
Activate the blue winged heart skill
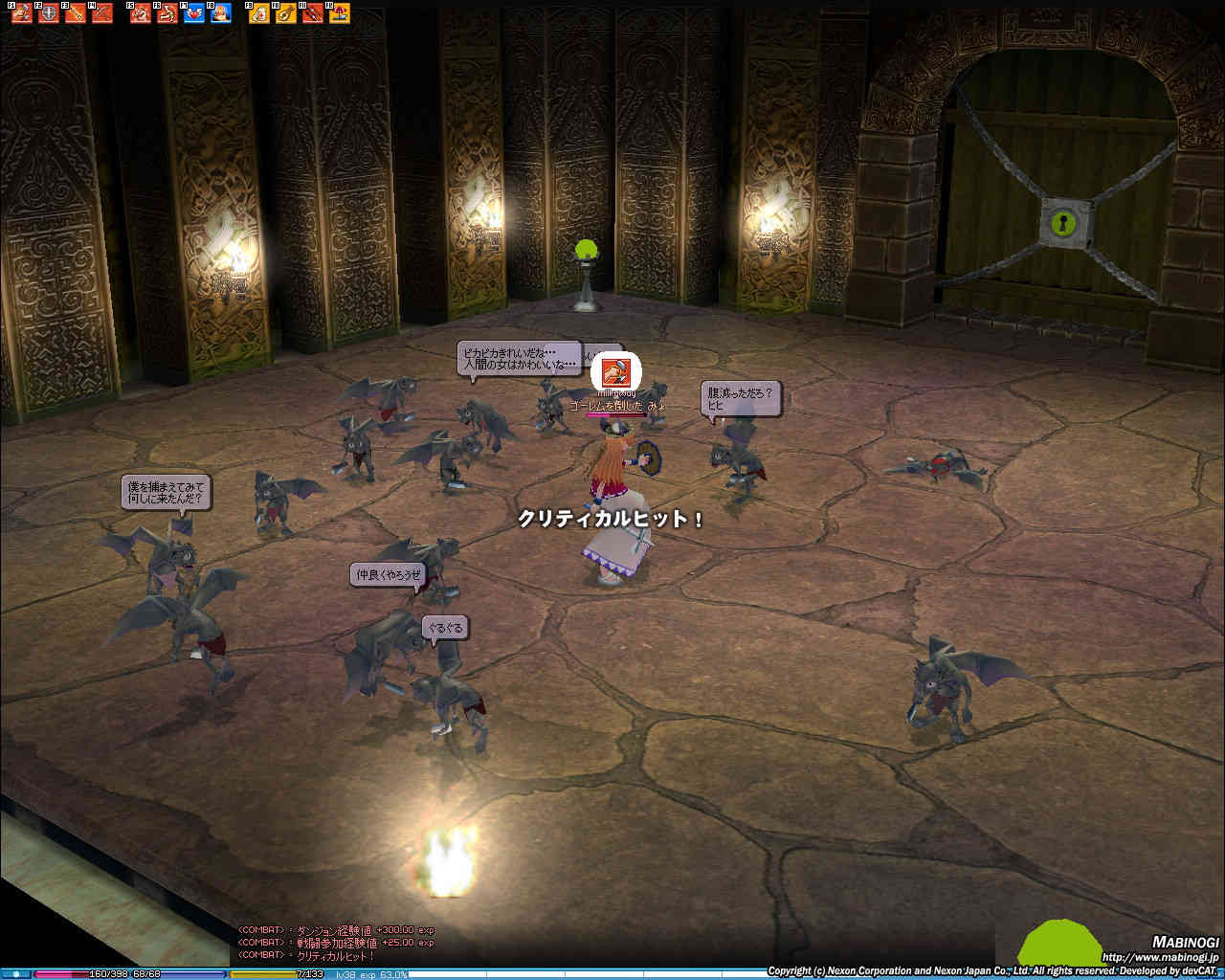click(x=194, y=13)
